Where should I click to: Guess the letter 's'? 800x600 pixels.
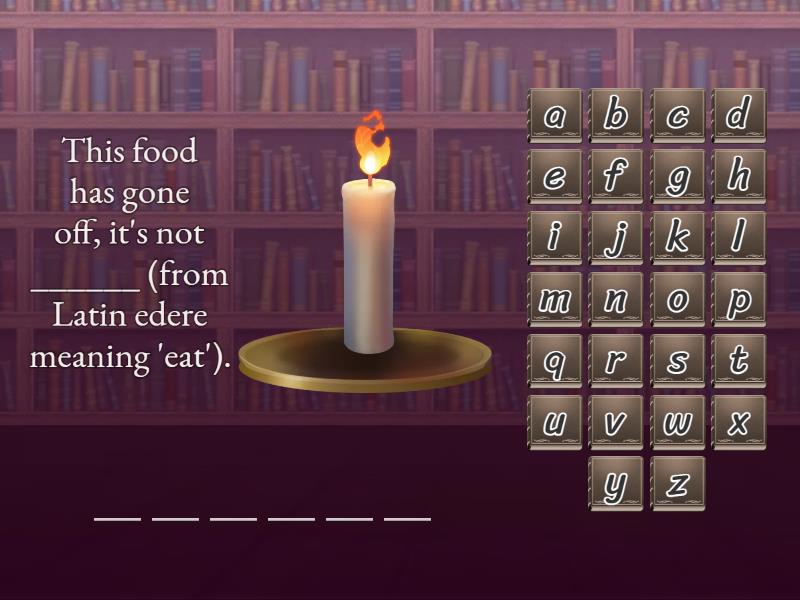point(678,361)
